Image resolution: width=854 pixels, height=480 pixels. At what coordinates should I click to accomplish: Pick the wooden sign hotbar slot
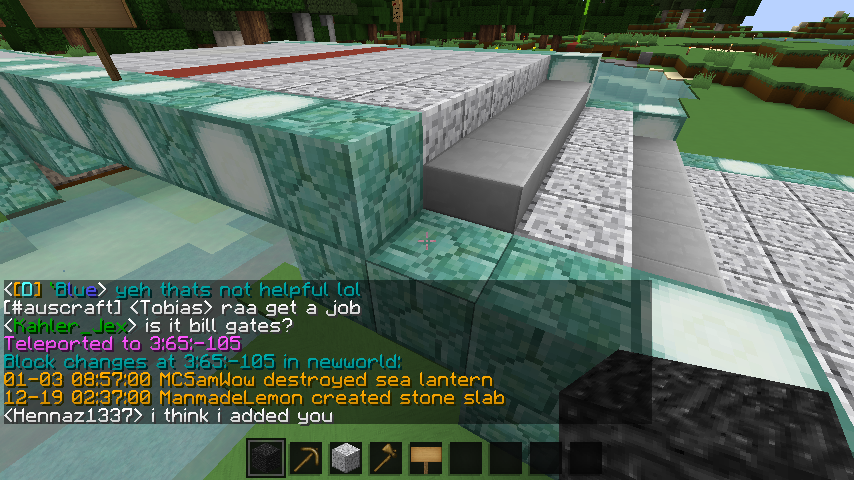coord(425,459)
